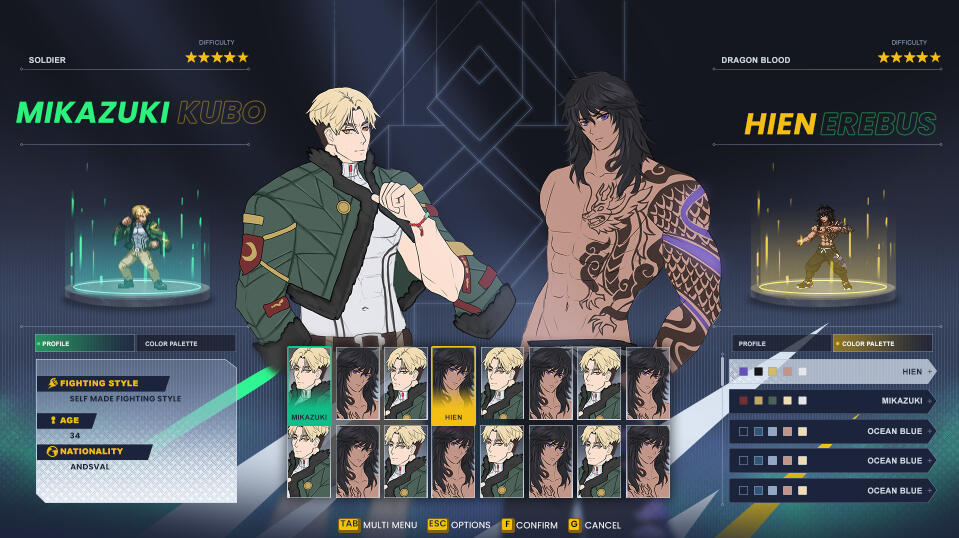Image resolution: width=959 pixels, height=538 pixels.
Task: Pick the Hien color palette row
Action: (x=831, y=371)
